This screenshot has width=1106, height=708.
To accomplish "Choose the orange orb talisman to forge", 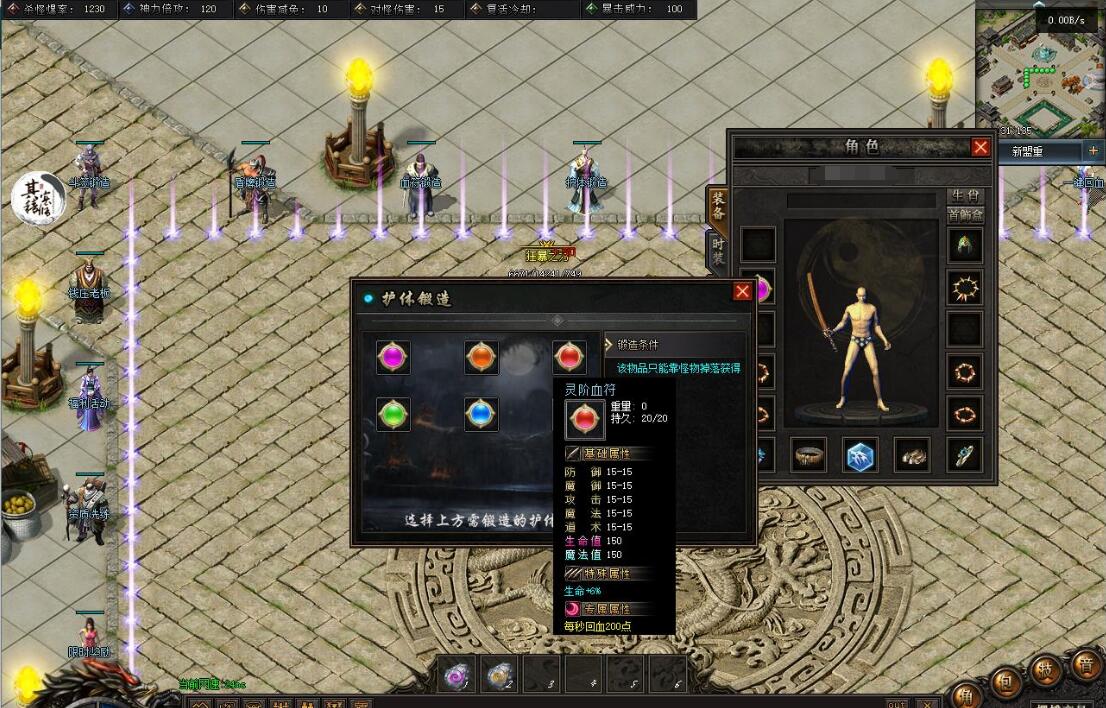I will (481, 357).
